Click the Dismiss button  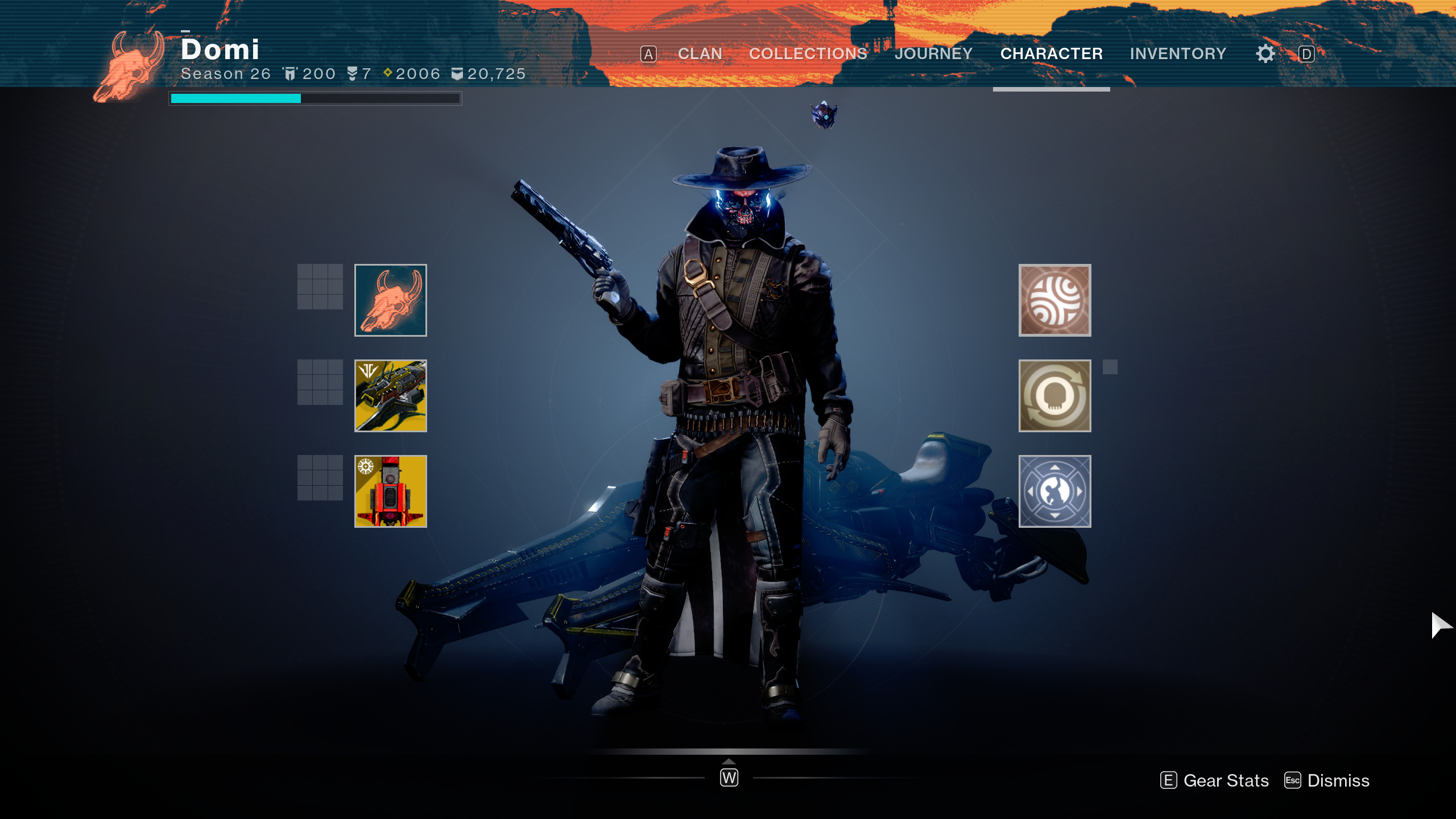pyautogui.click(x=1327, y=780)
